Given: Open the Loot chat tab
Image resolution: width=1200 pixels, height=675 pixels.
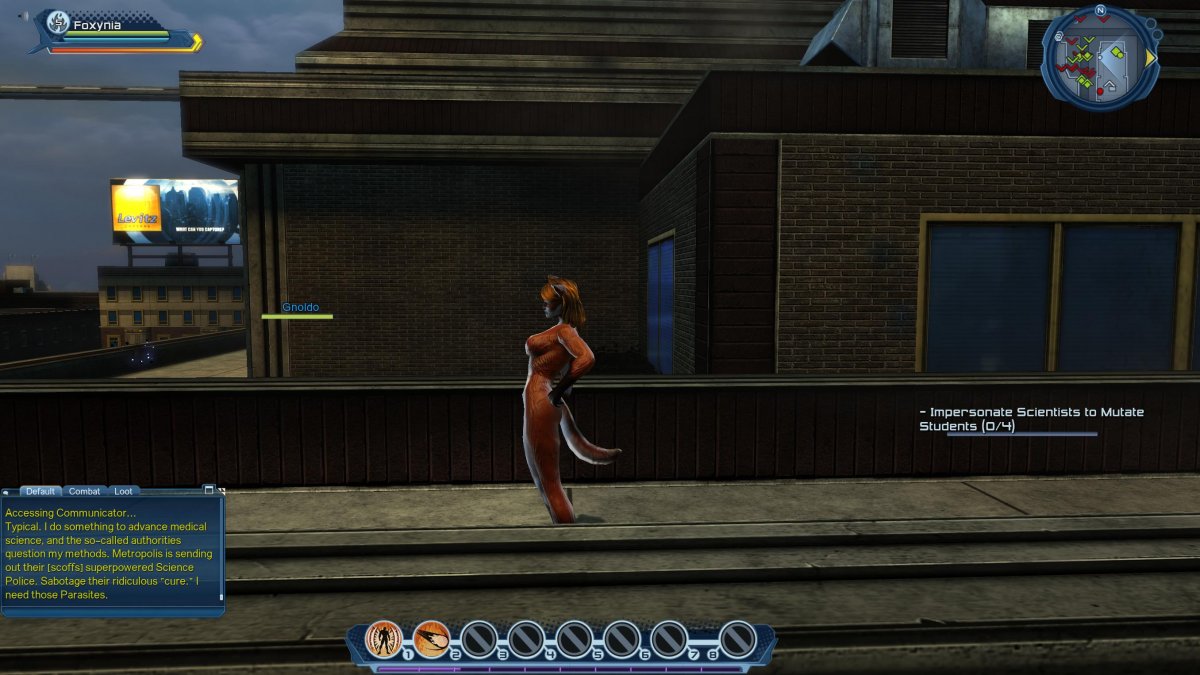Looking at the screenshot, I should (x=122, y=491).
